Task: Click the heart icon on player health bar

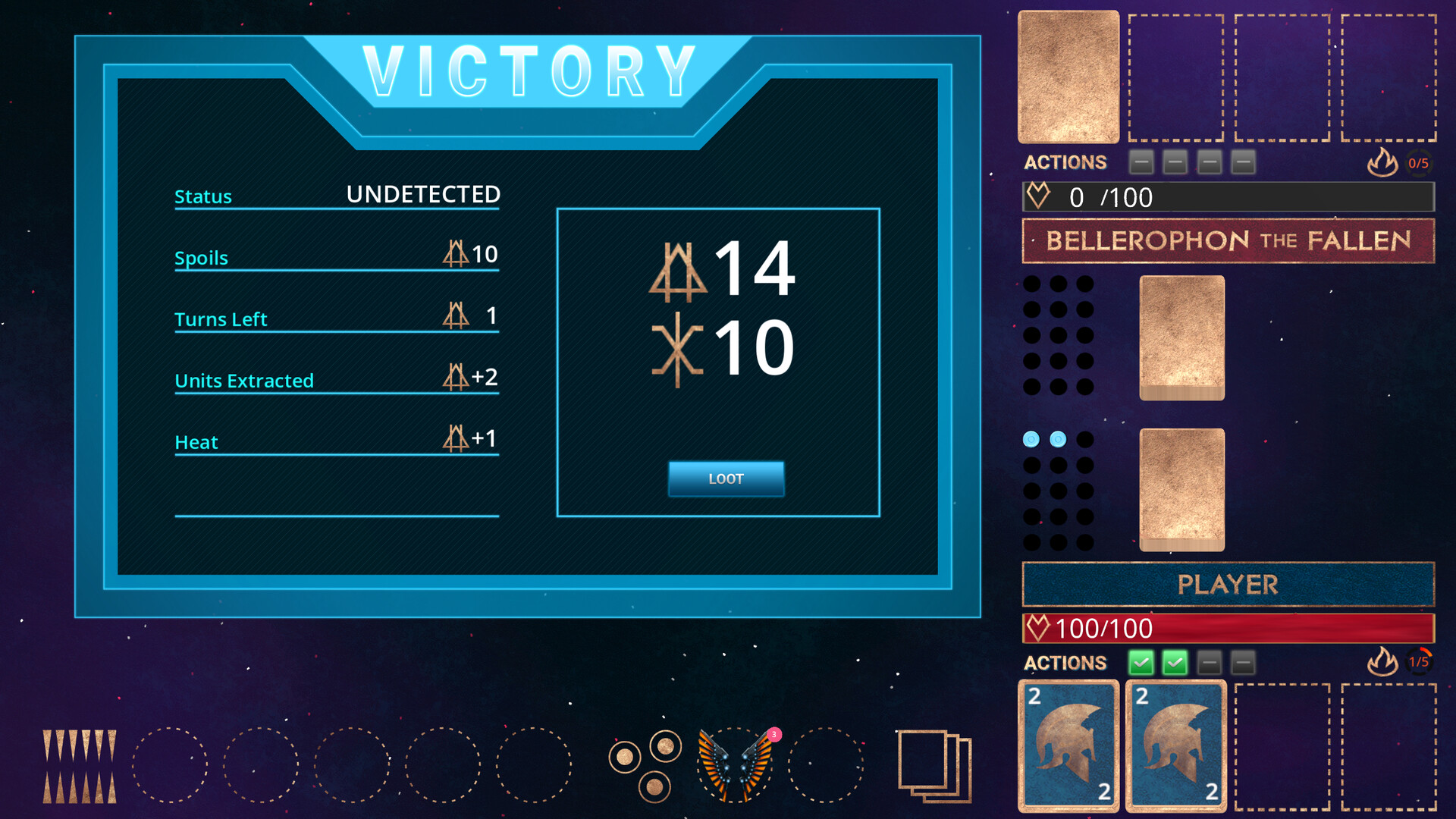Action: (1037, 627)
